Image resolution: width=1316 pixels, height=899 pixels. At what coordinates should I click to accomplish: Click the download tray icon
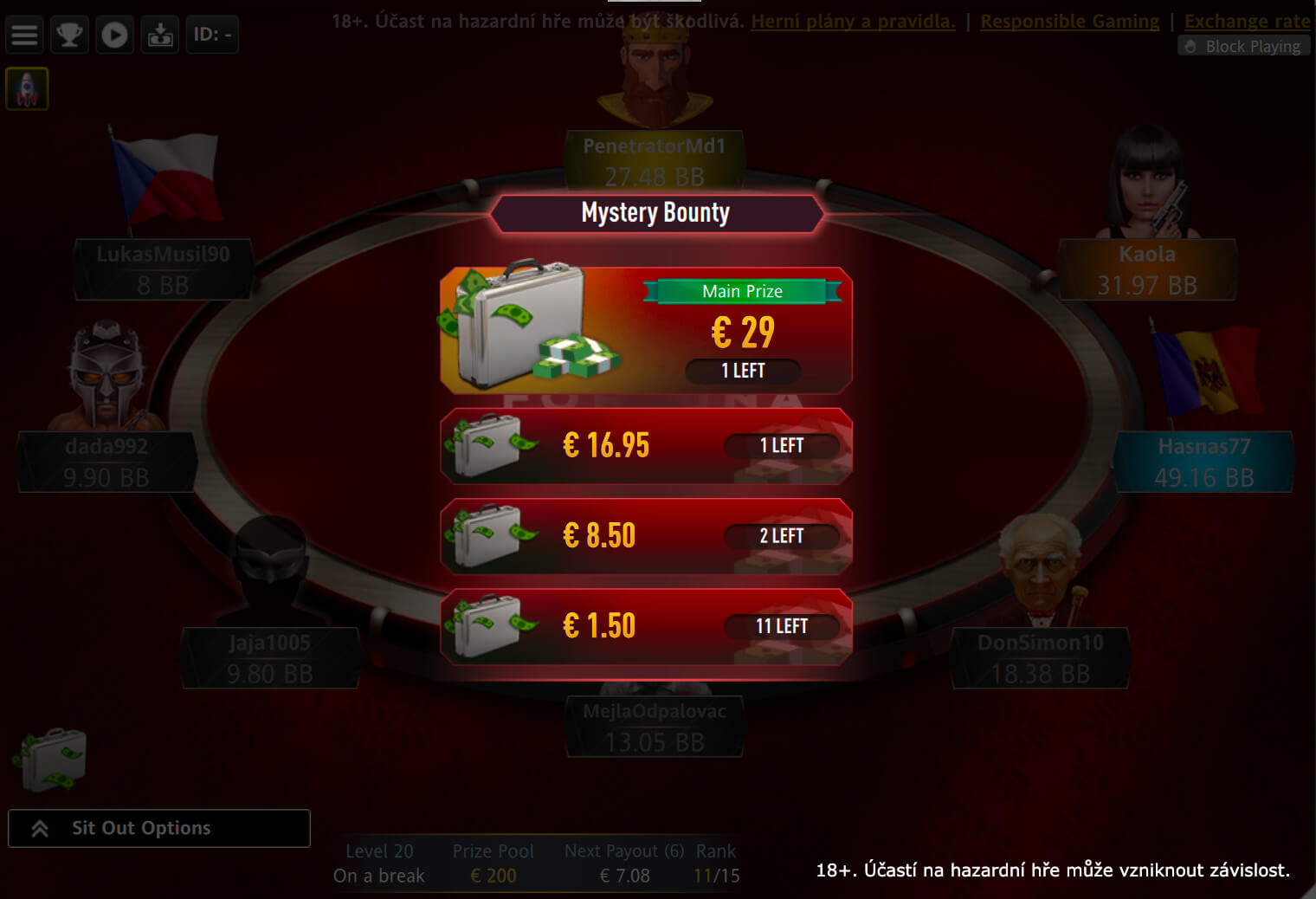click(x=160, y=35)
